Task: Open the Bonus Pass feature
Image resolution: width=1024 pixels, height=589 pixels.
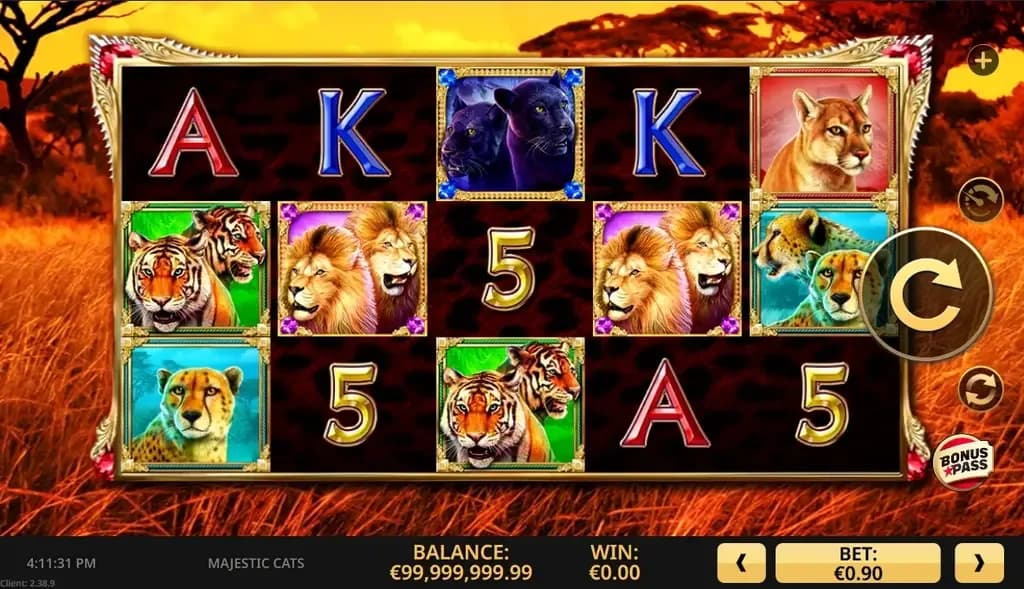Action: pyautogui.click(x=964, y=463)
